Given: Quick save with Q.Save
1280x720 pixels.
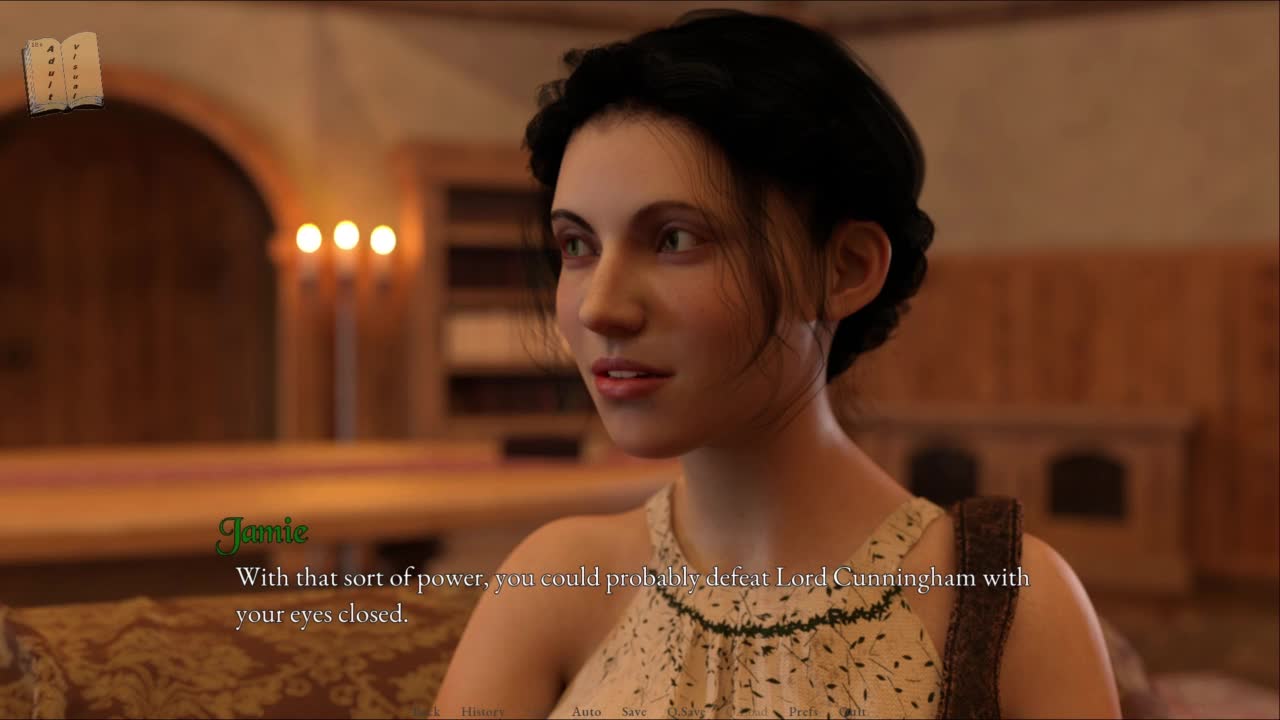Looking at the screenshot, I should pos(686,711).
